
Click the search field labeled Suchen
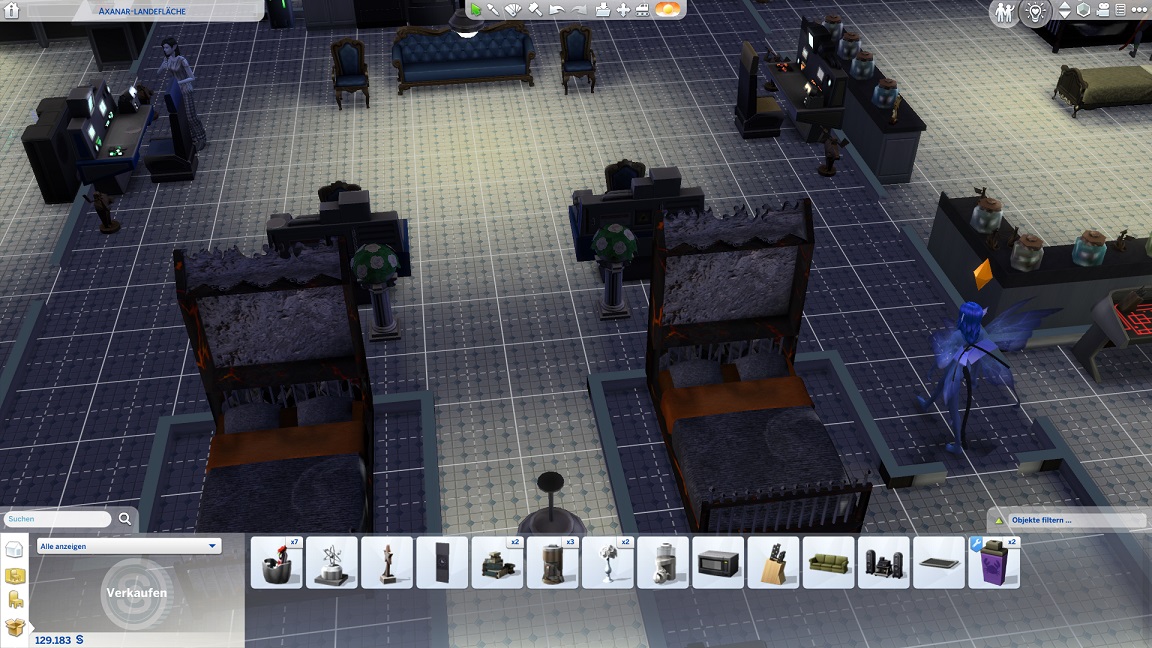(x=57, y=519)
